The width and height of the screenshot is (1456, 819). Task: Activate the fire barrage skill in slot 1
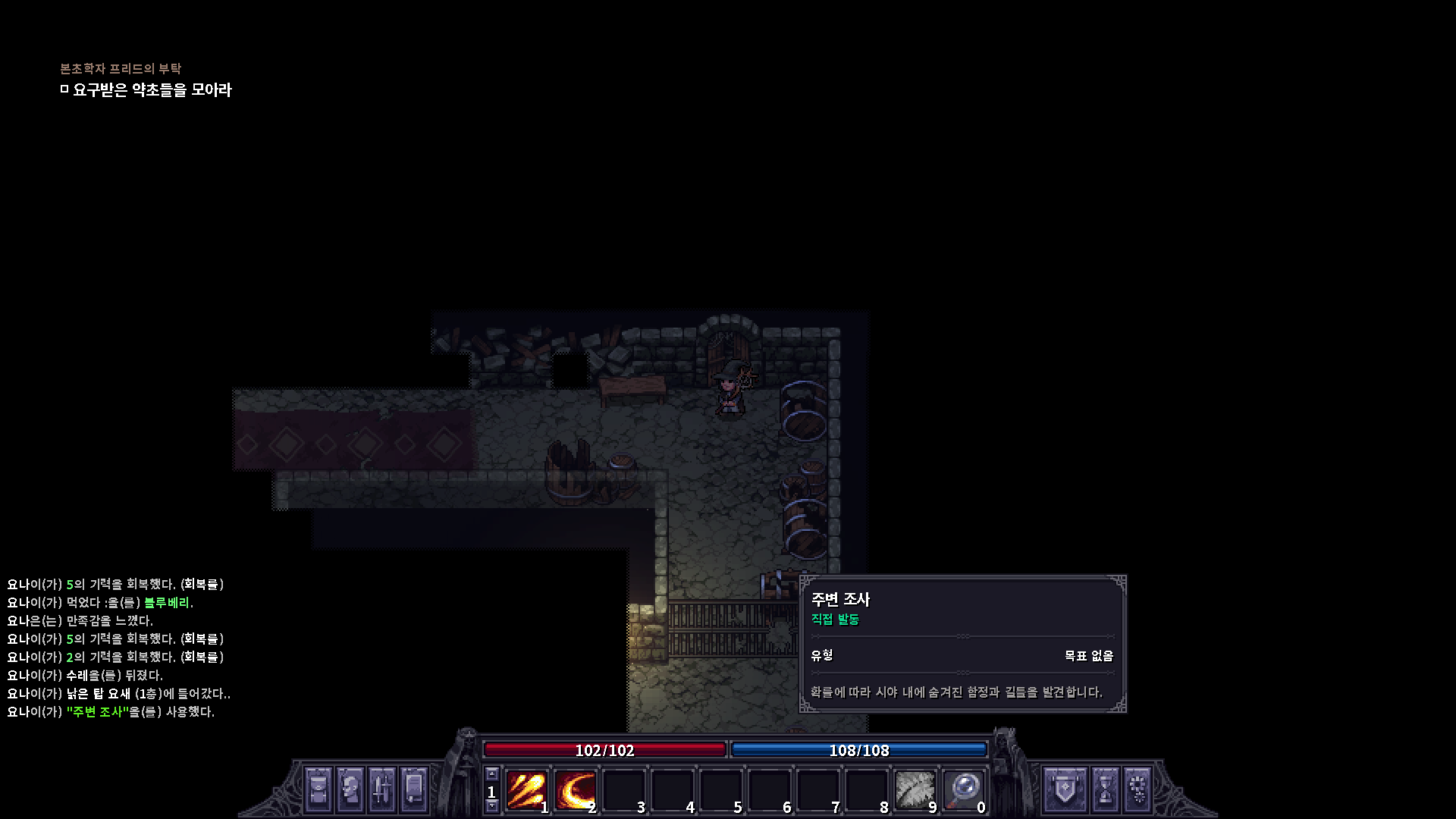(x=526, y=790)
